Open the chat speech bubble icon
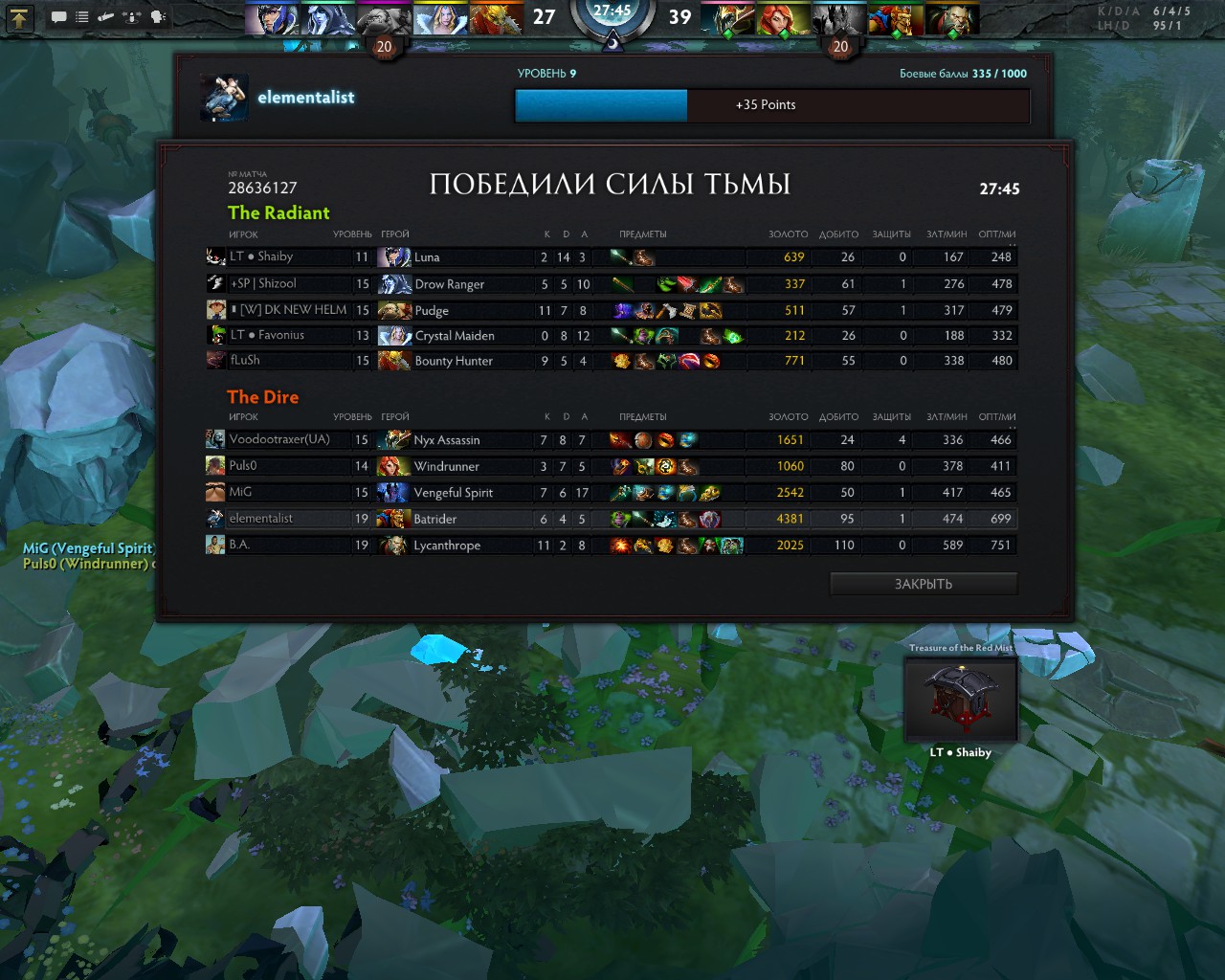 tap(58, 17)
